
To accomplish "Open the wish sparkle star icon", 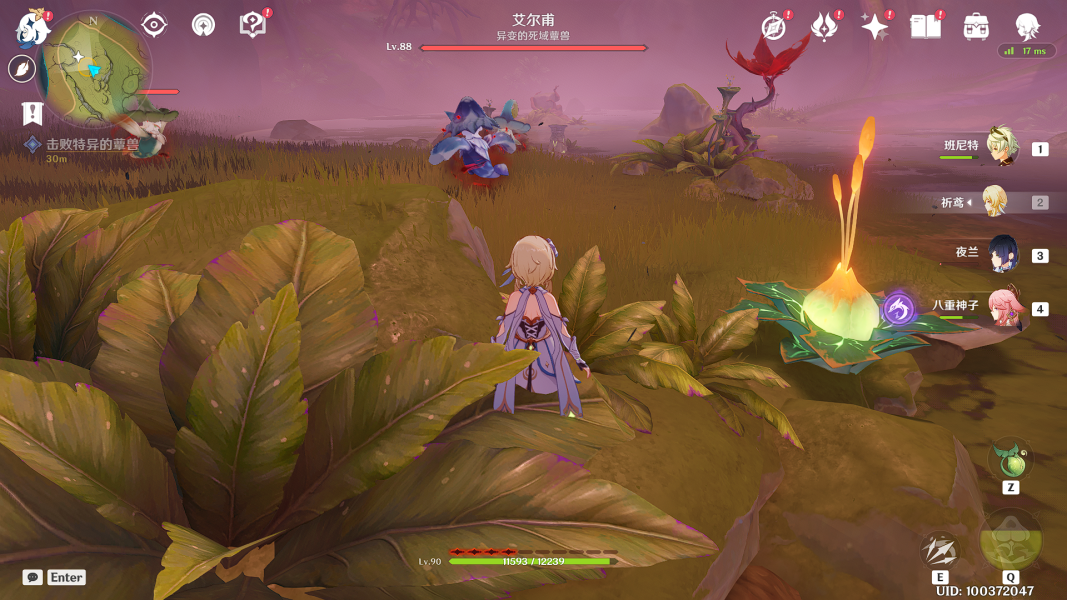I will click(x=875, y=27).
